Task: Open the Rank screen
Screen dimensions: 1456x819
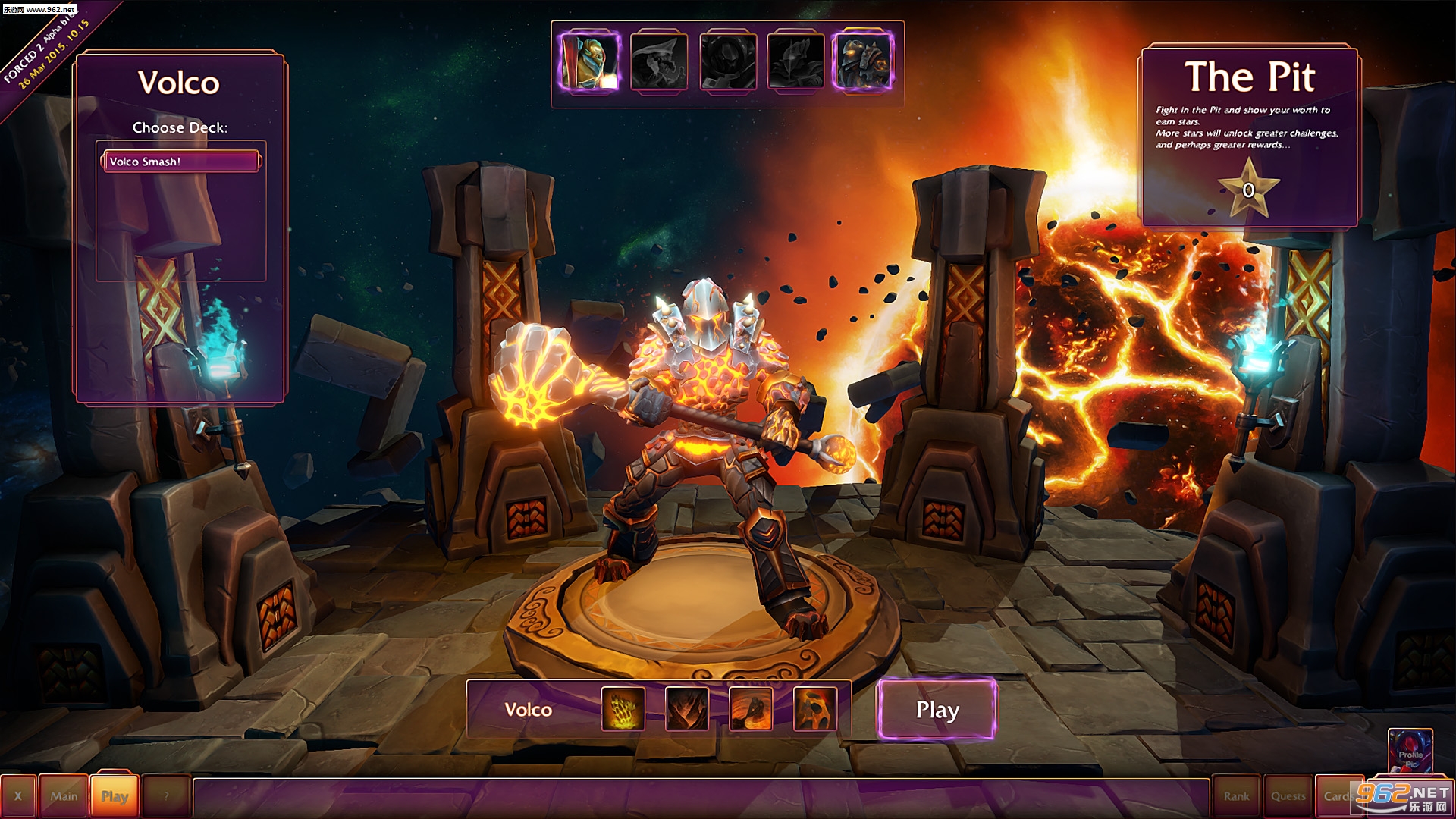Action: pos(1236,796)
